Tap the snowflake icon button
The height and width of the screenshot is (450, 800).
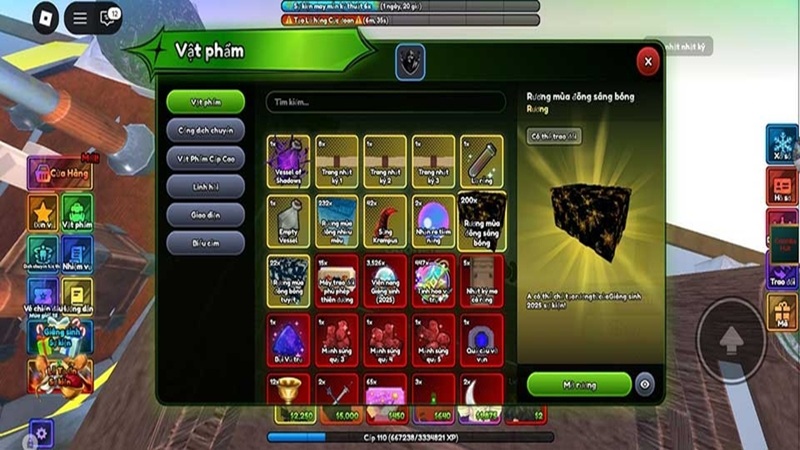point(782,144)
